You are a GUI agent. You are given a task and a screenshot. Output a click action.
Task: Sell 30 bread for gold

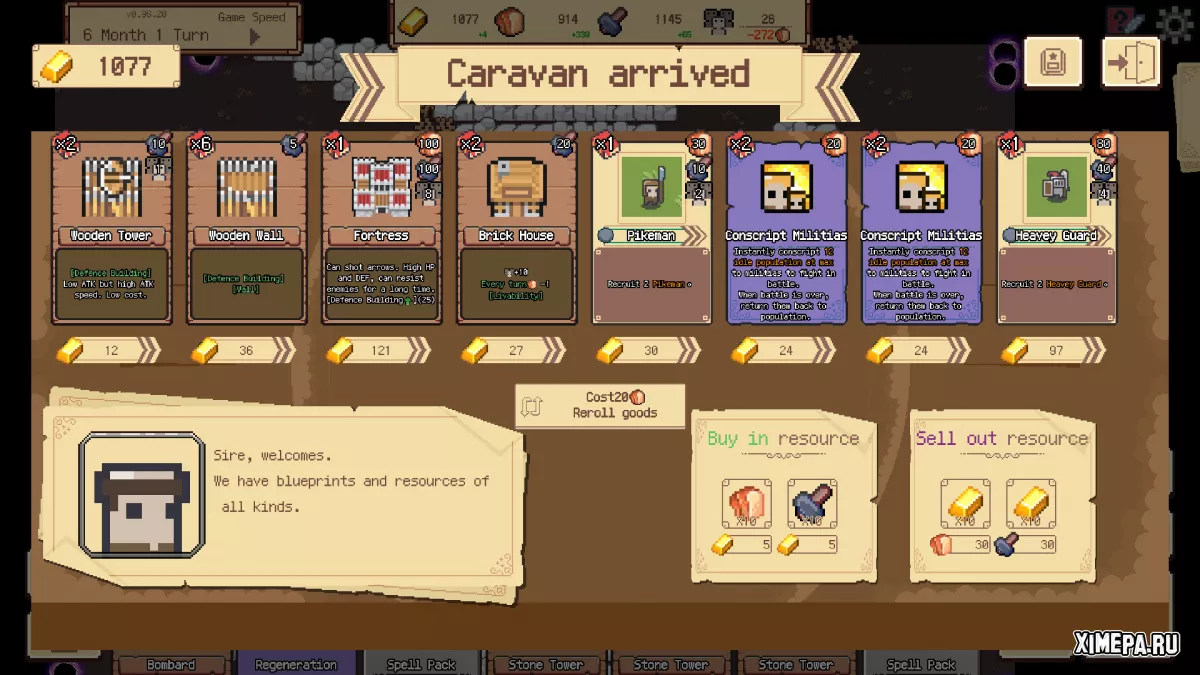pyautogui.click(x=965, y=504)
